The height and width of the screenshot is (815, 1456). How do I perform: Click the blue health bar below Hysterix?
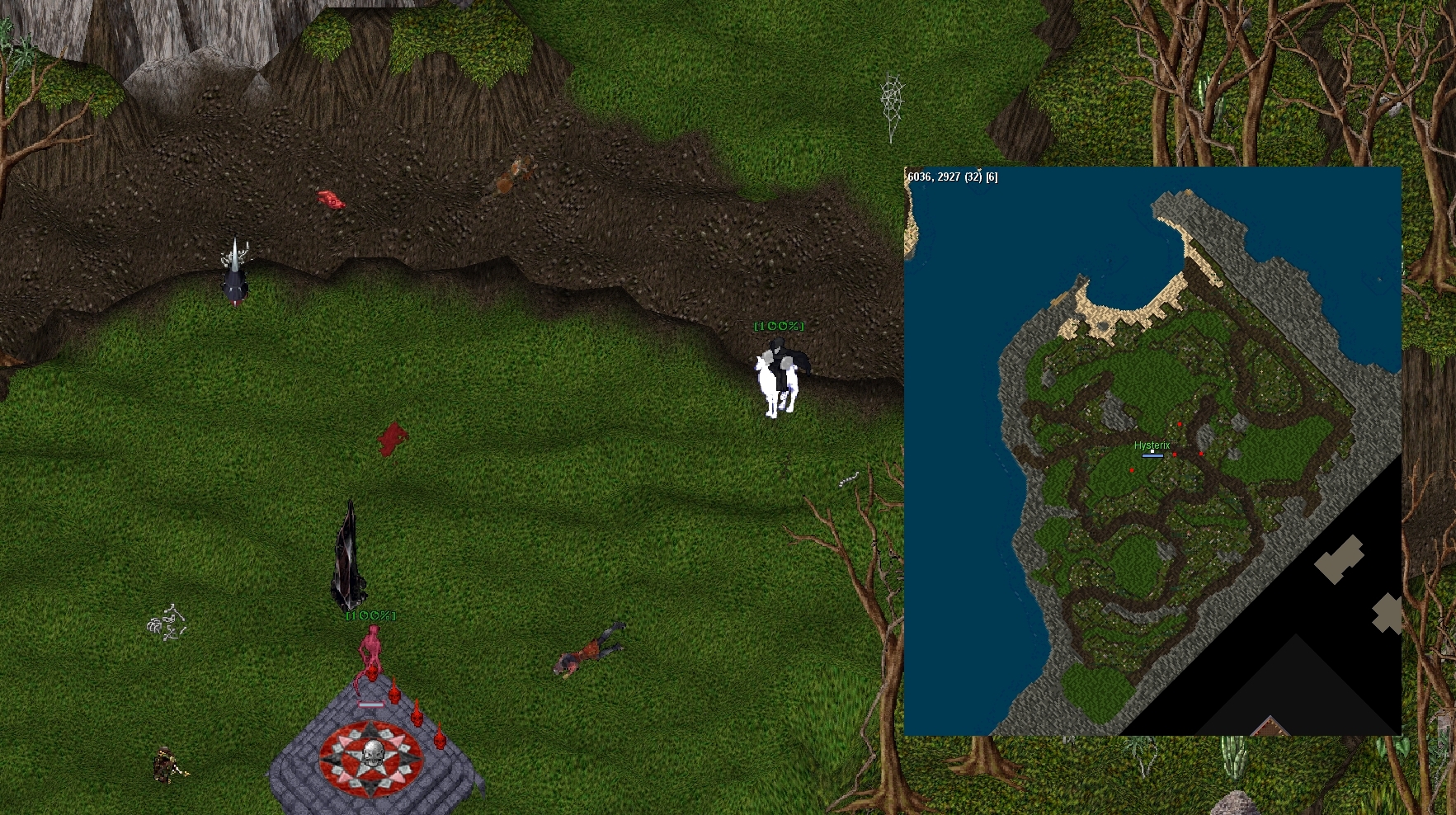tap(1152, 455)
